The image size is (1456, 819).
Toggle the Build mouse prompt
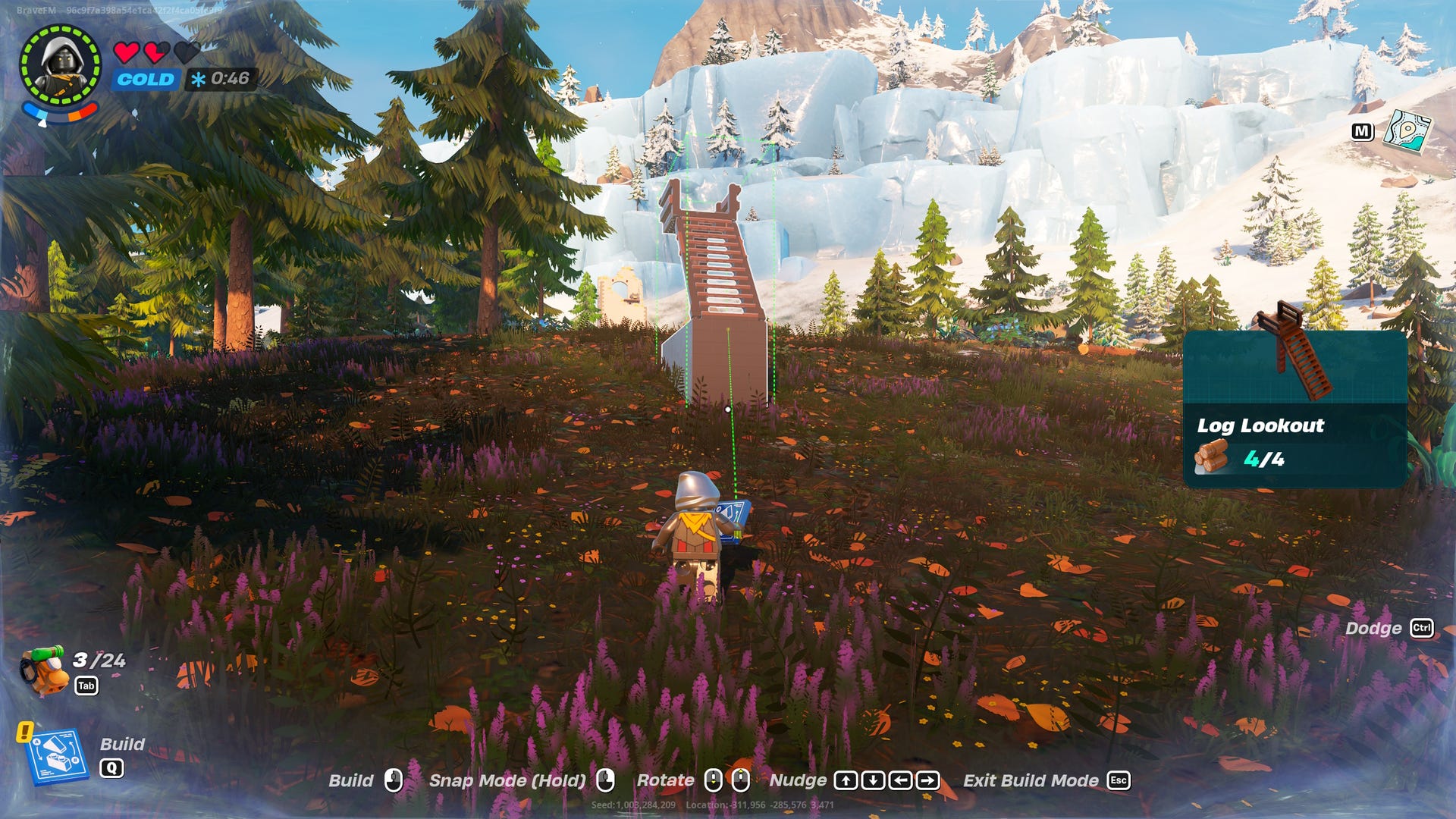395,780
